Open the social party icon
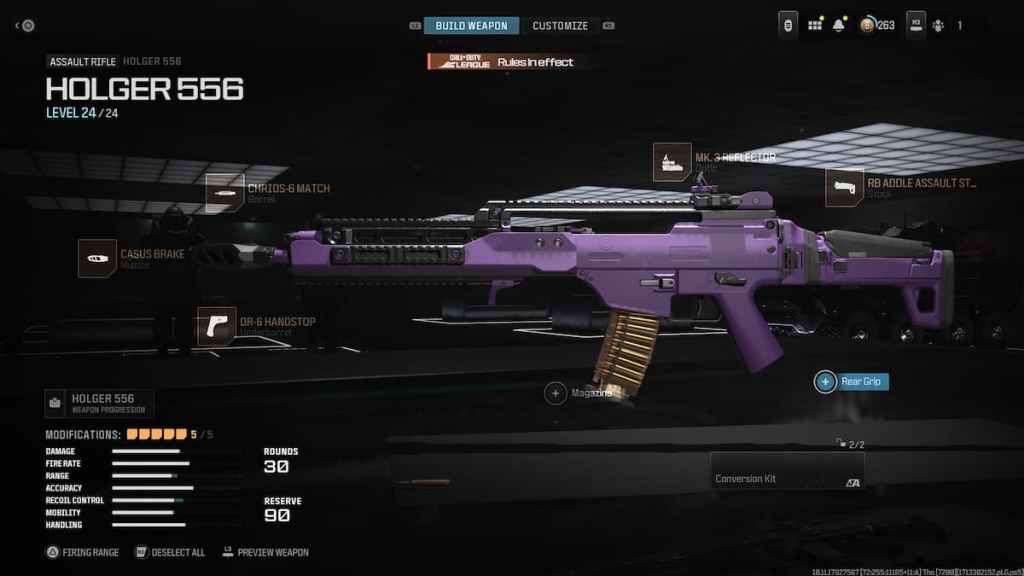Image resolution: width=1024 pixels, height=576 pixels. point(937,25)
